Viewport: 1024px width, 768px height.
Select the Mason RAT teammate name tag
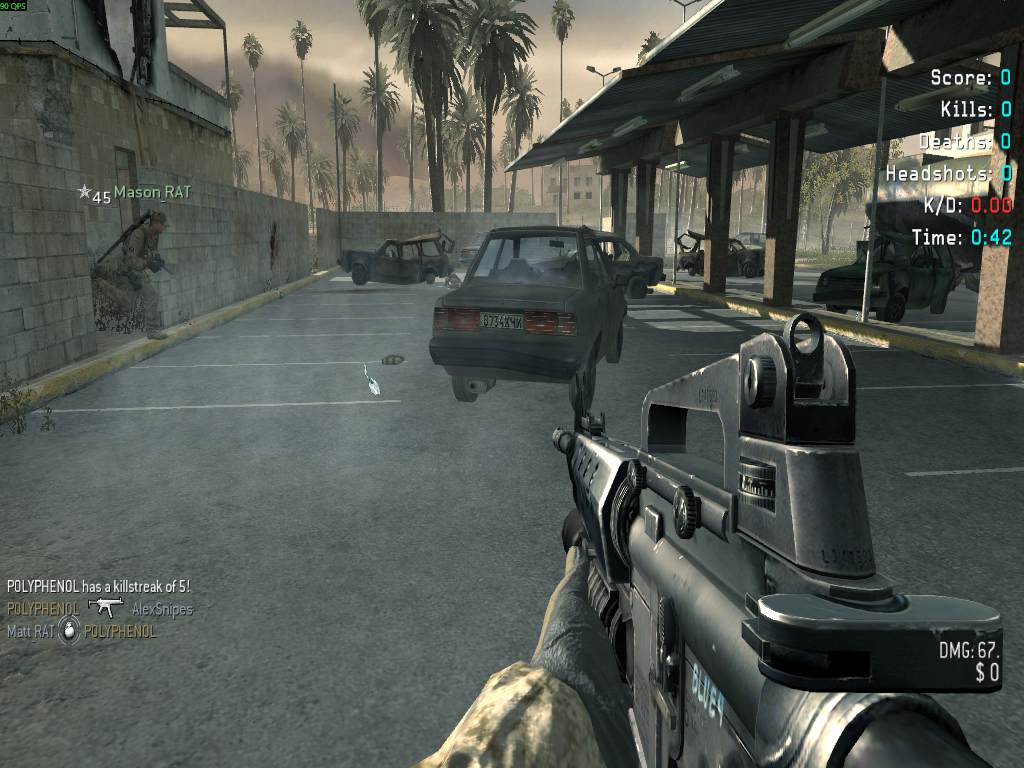(x=151, y=192)
